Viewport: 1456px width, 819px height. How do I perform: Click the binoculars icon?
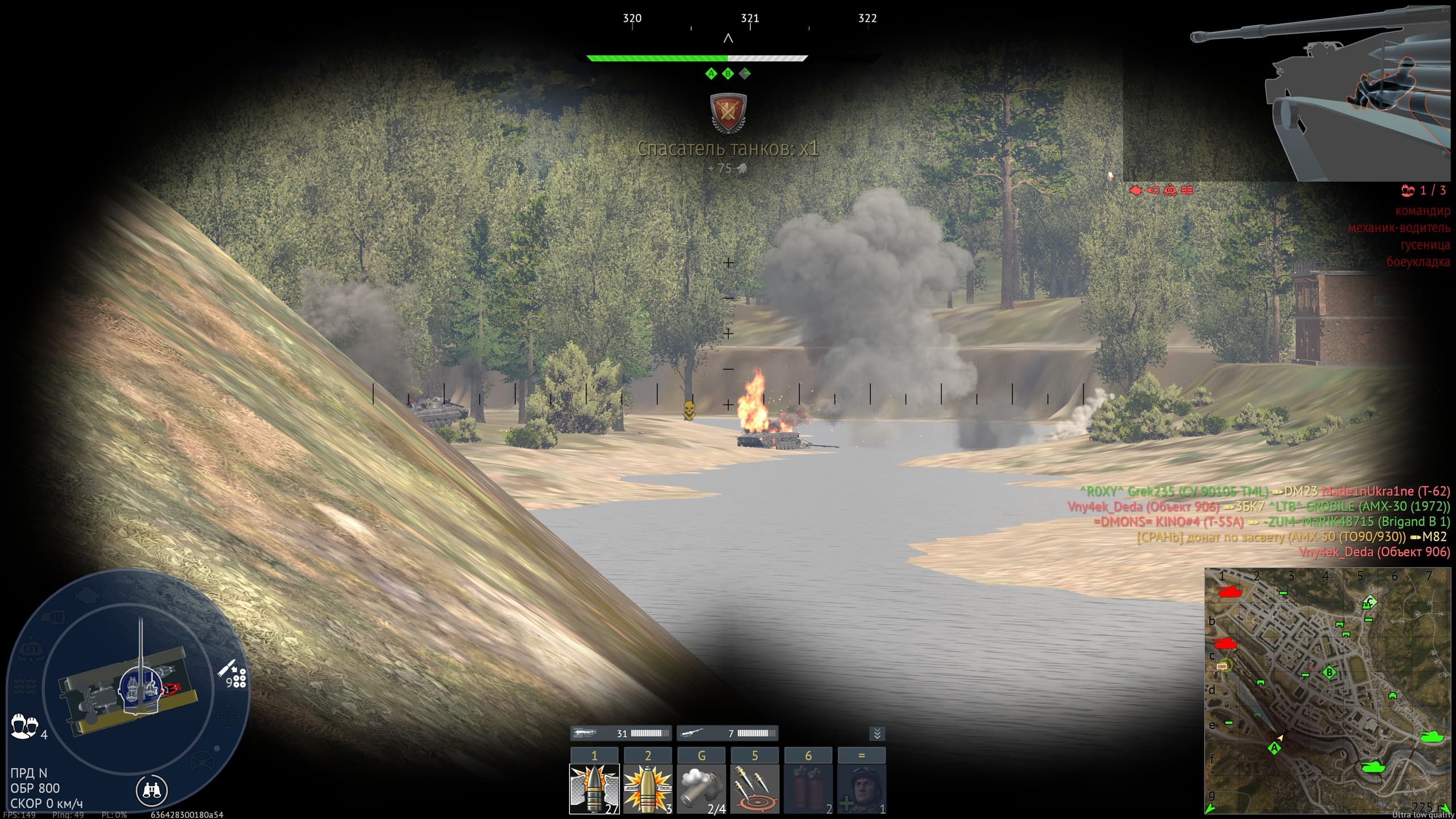151,789
